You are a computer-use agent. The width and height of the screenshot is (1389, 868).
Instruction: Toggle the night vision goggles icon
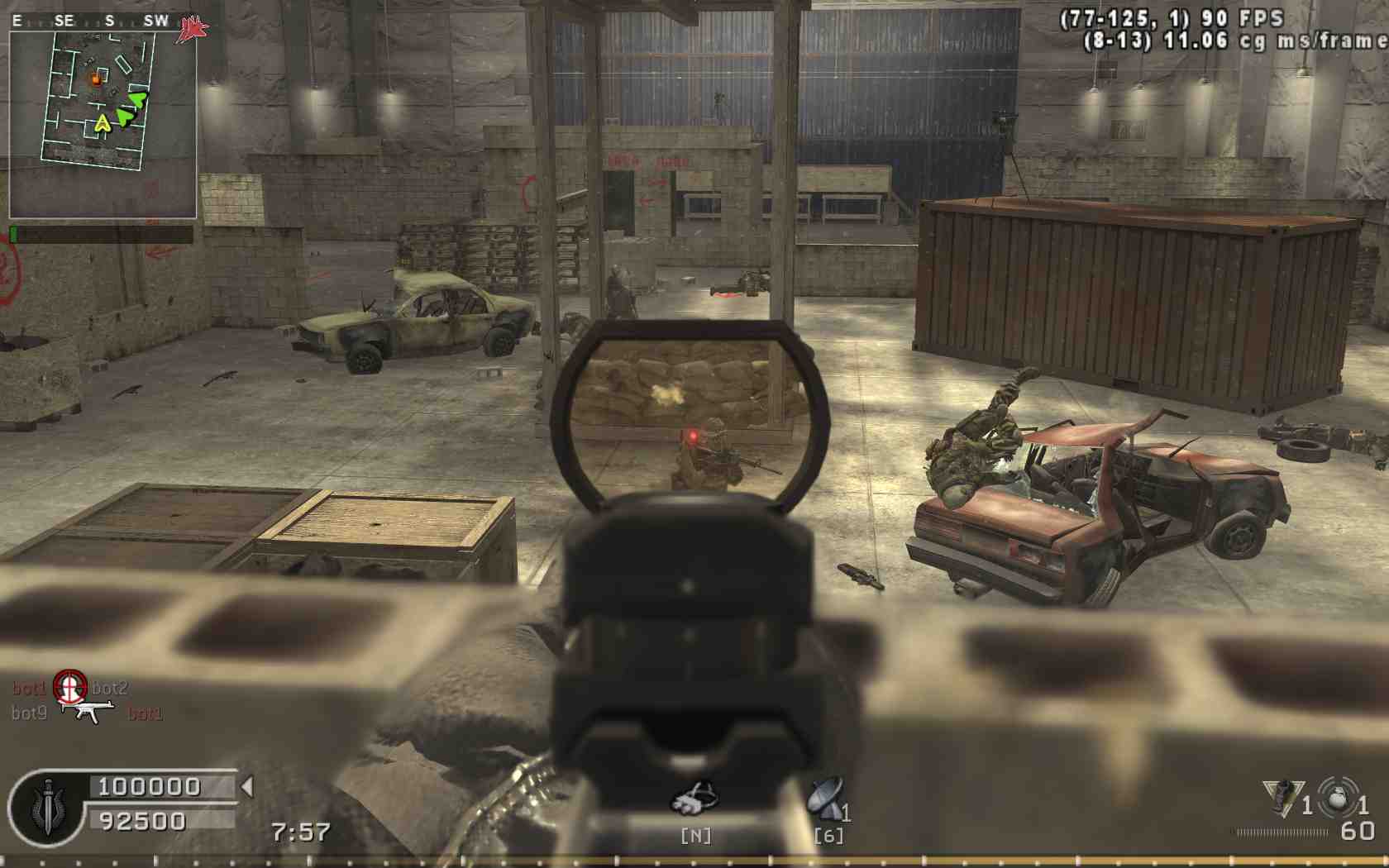coord(694,799)
